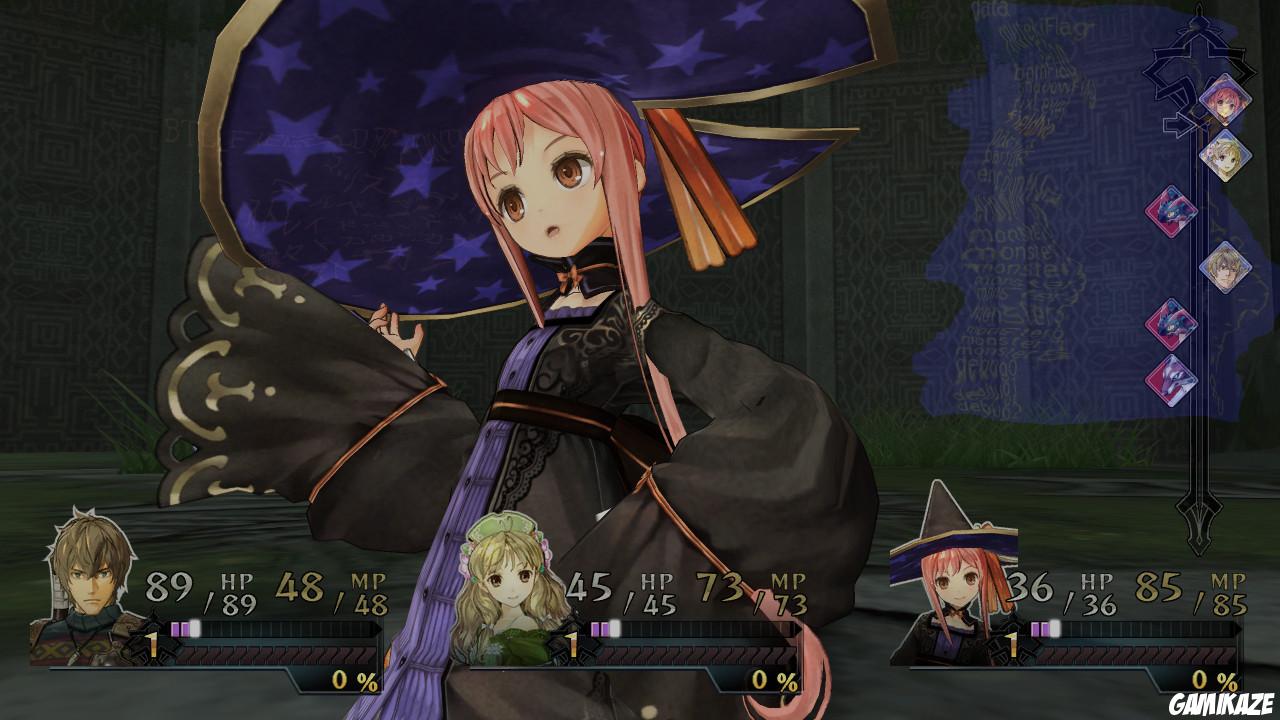The height and width of the screenshot is (720, 1280).
Task: Toggle the warrior's purple charge gauge
Action: click(185, 630)
